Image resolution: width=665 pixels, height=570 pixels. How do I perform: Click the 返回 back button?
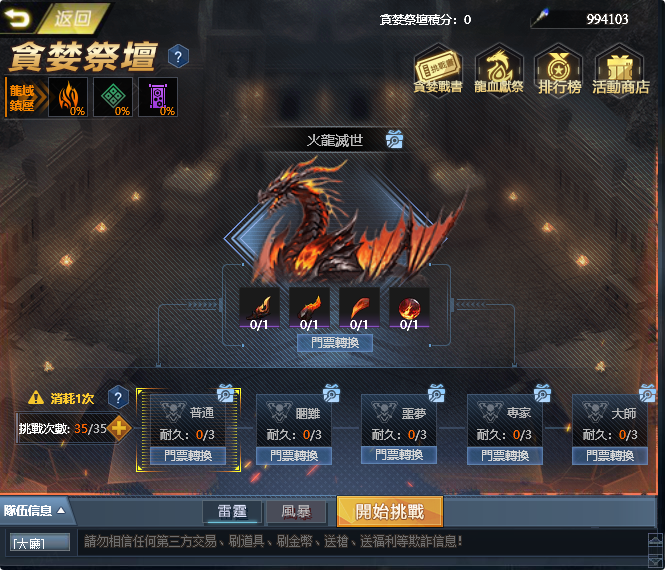coord(57,17)
